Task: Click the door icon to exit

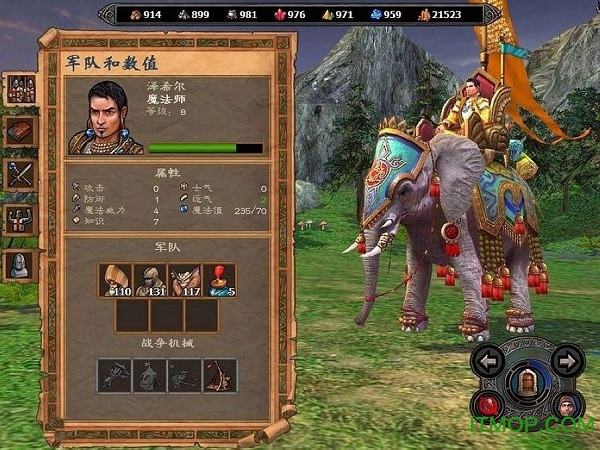Action: click(x=529, y=383)
